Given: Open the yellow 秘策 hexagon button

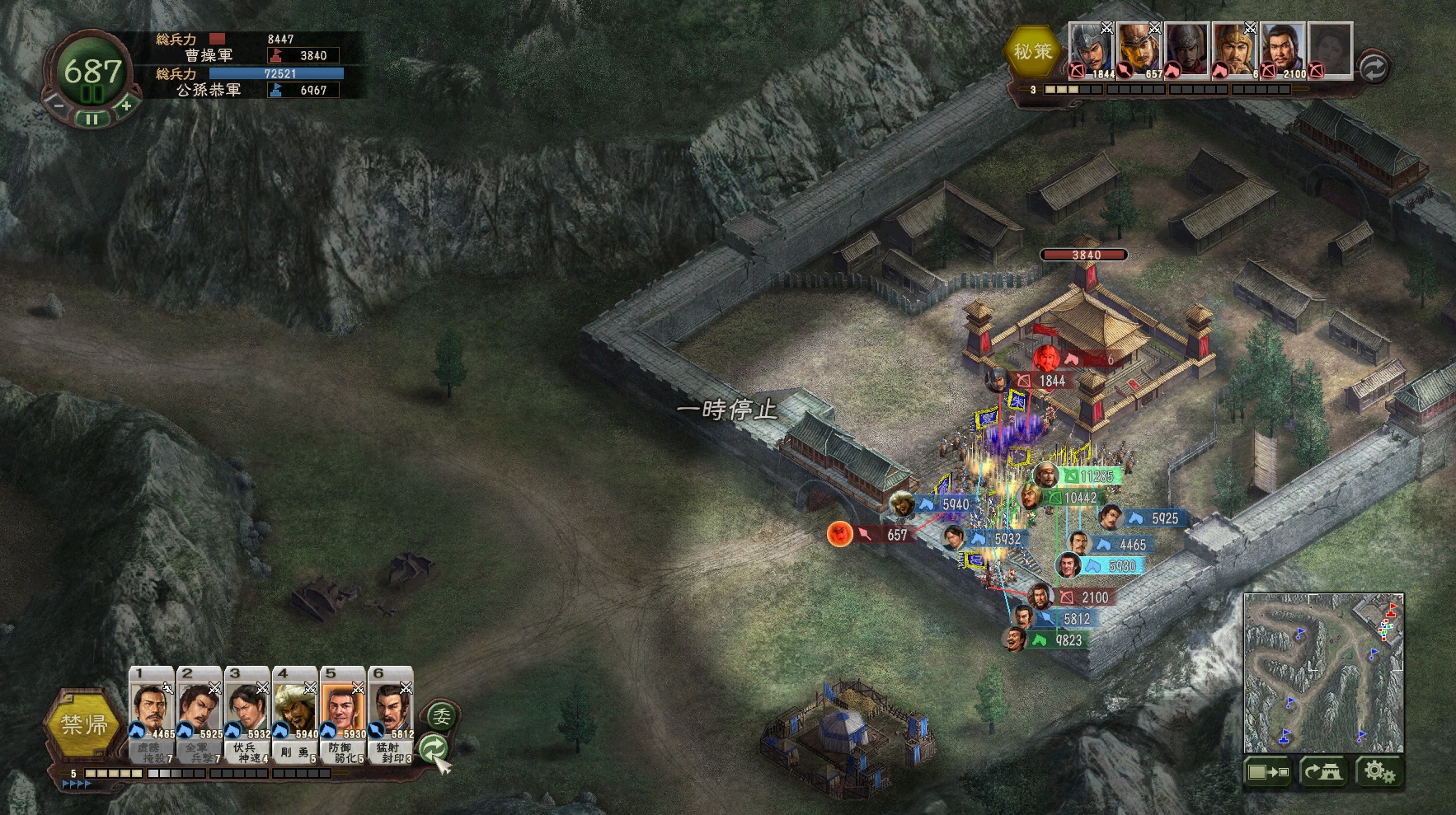Looking at the screenshot, I should [x=1033, y=52].
